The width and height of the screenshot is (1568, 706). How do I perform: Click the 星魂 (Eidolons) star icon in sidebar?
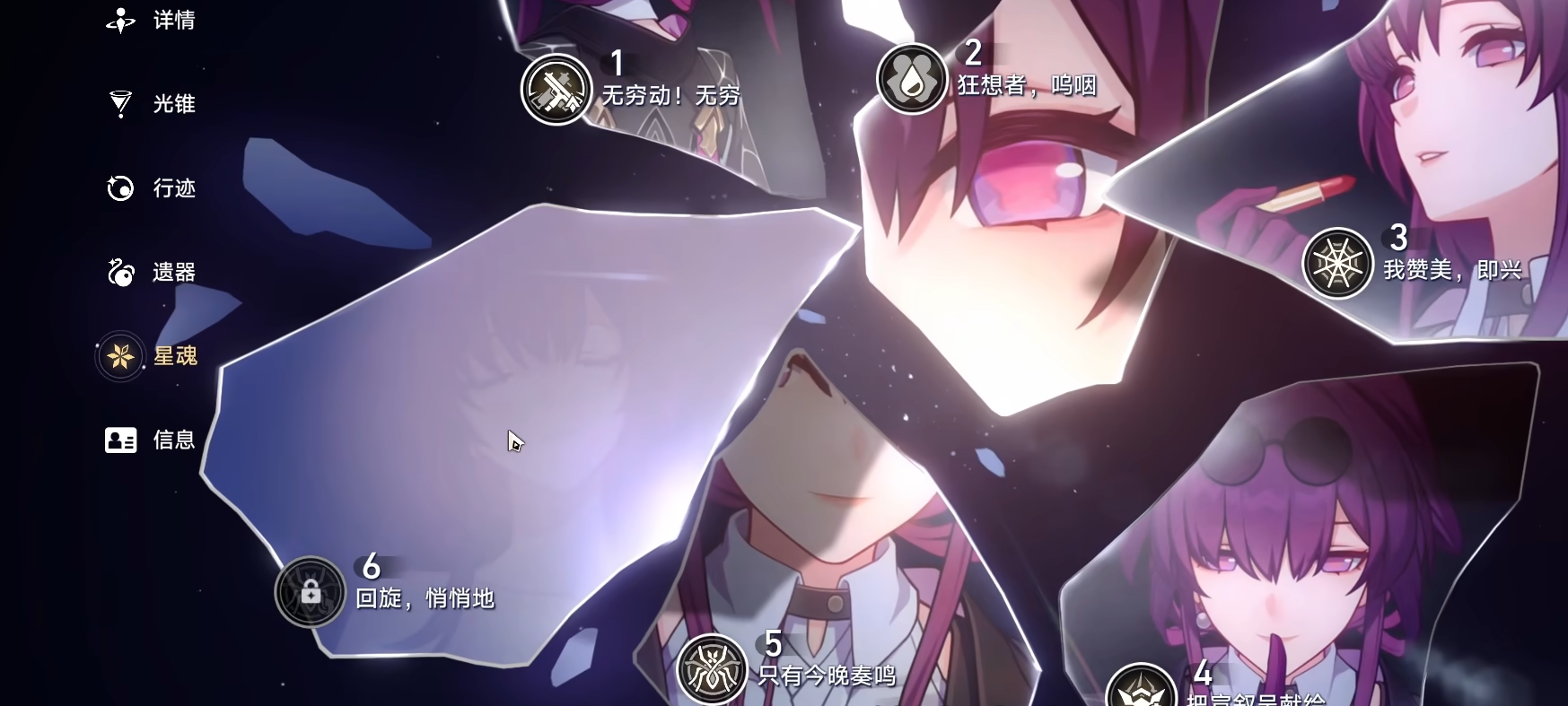tap(119, 356)
